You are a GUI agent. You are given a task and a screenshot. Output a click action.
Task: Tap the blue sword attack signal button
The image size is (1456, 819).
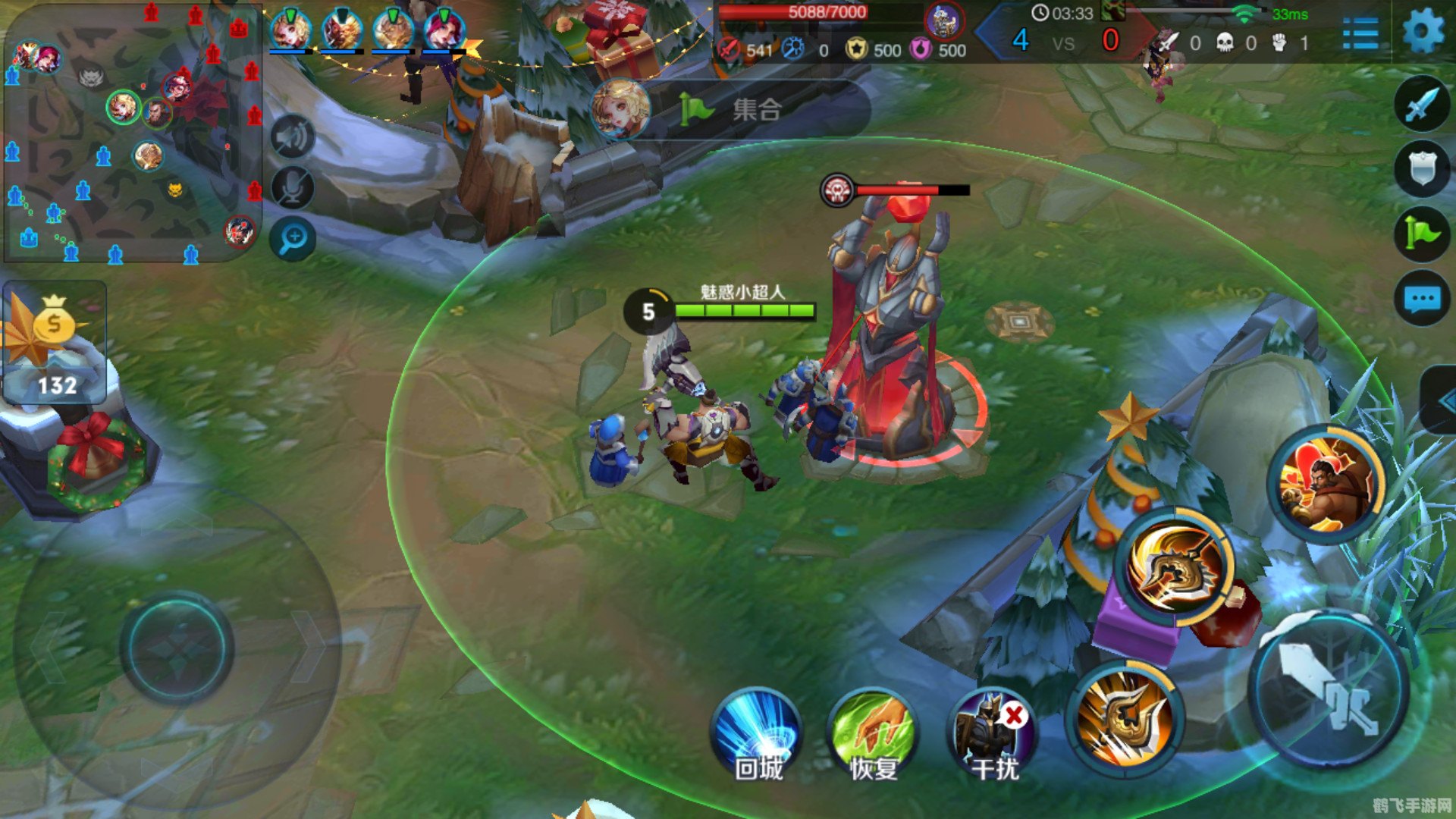coord(1421,105)
